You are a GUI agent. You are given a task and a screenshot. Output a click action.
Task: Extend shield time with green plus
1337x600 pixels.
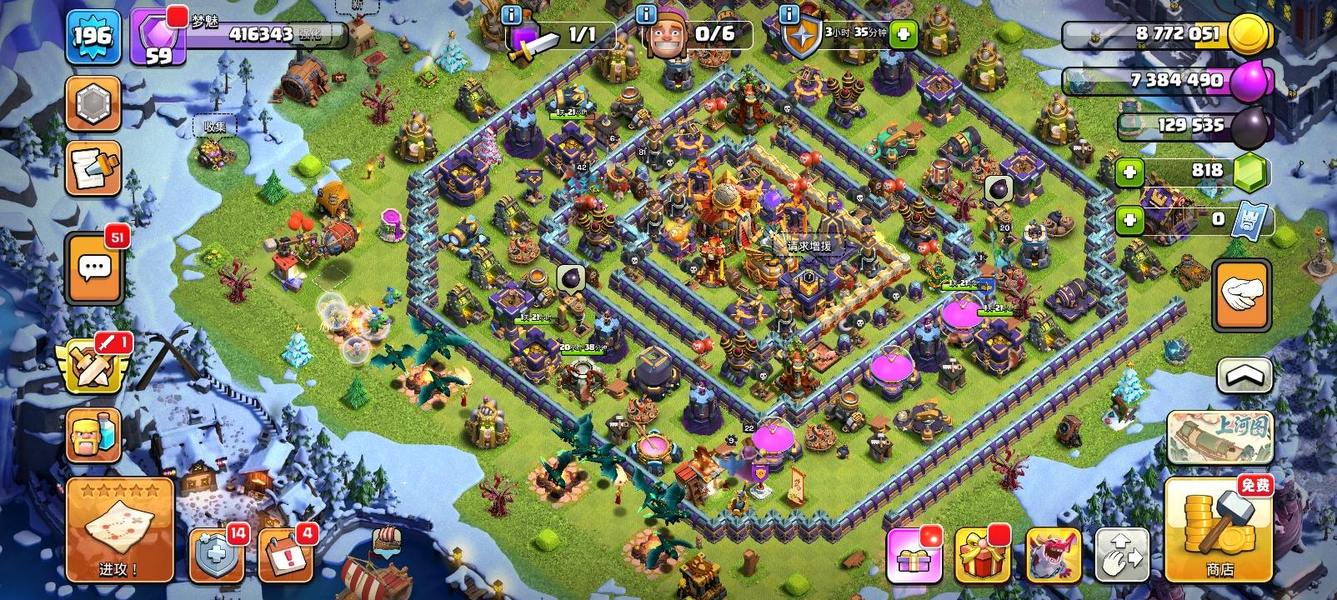point(903,35)
